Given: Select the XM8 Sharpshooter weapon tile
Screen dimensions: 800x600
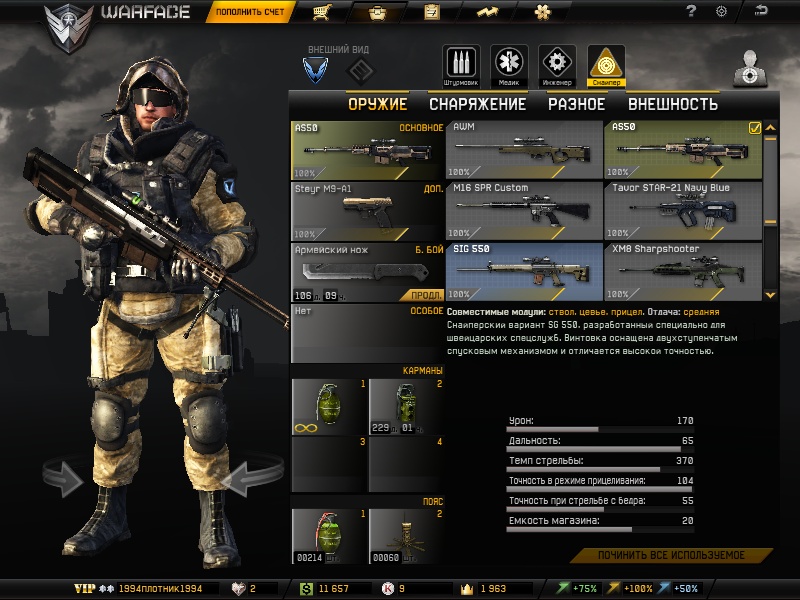Looking at the screenshot, I should coord(683,271).
